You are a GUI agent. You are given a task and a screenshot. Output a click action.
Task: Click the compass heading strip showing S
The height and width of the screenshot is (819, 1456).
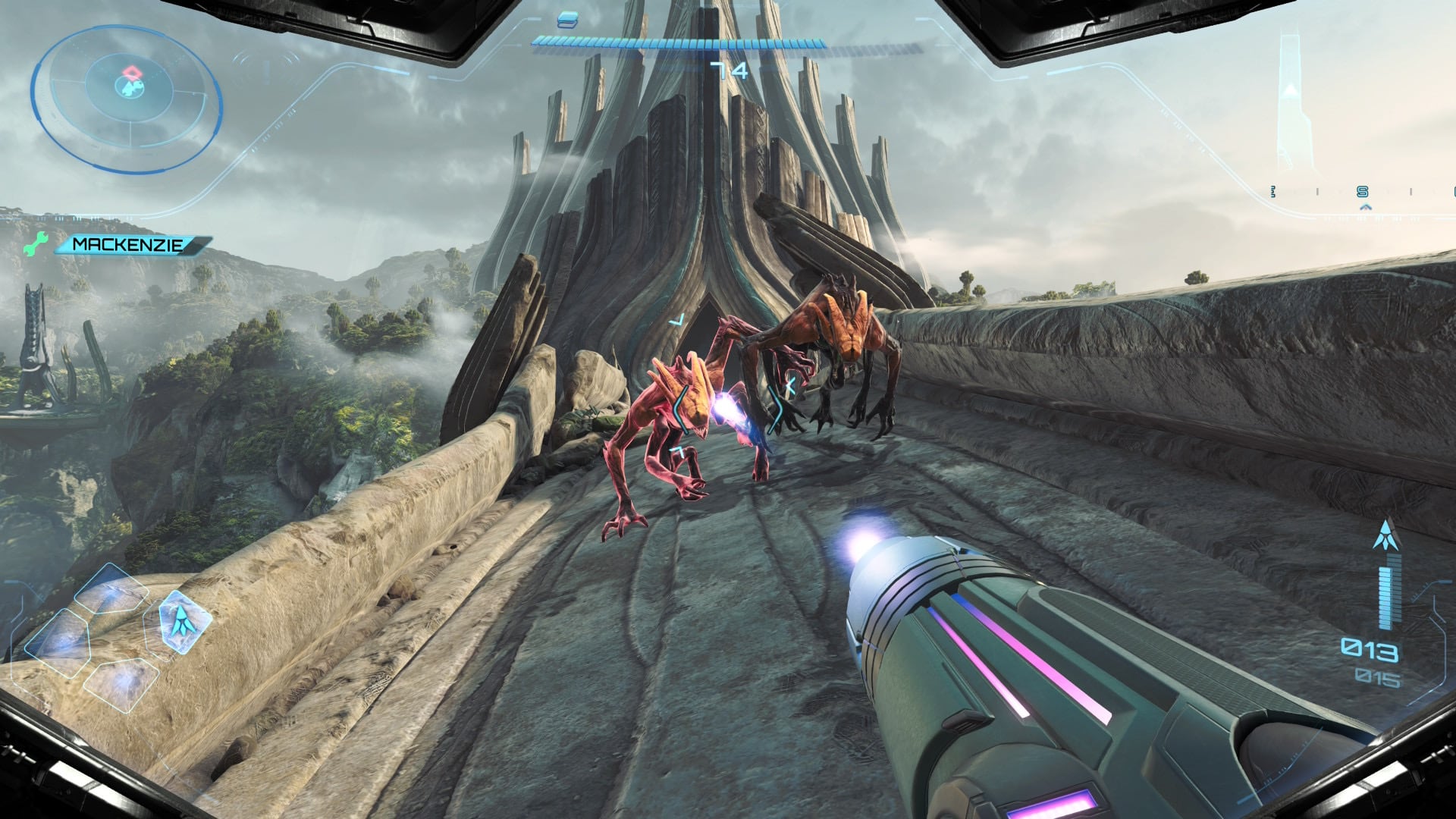click(x=1363, y=193)
